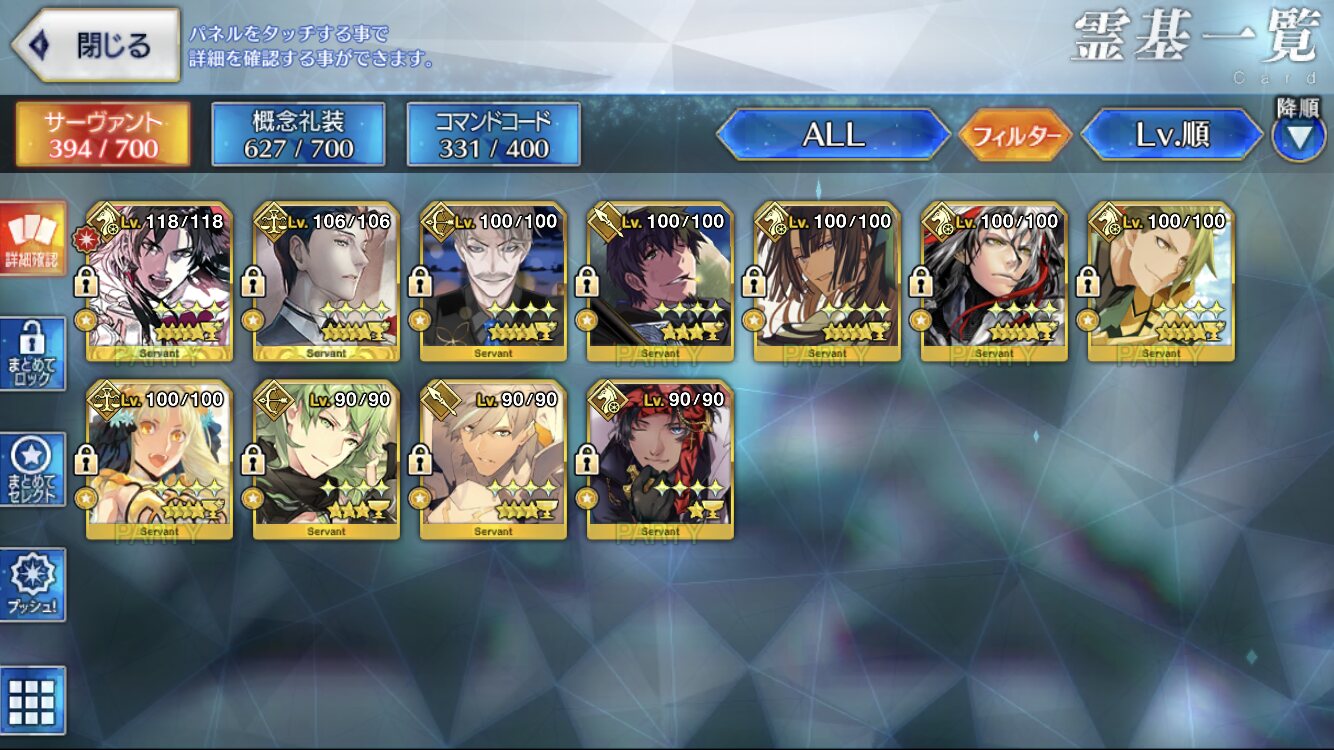Activate the 詳細確認 detail check button

coord(34,239)
